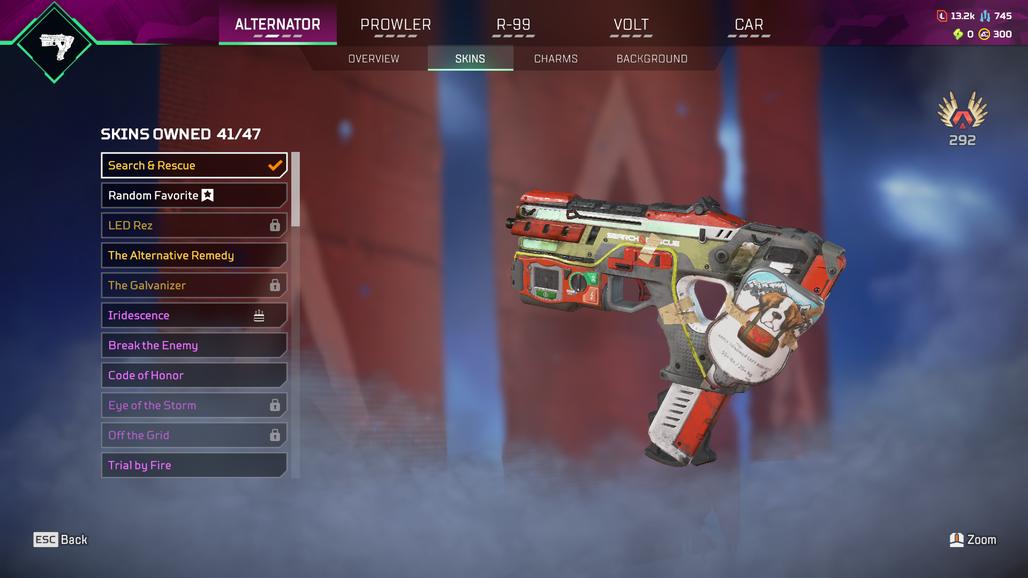Switch to the Prowler weapon tab
Viewport: 1028px width, 578px height.
coord(395,25)
